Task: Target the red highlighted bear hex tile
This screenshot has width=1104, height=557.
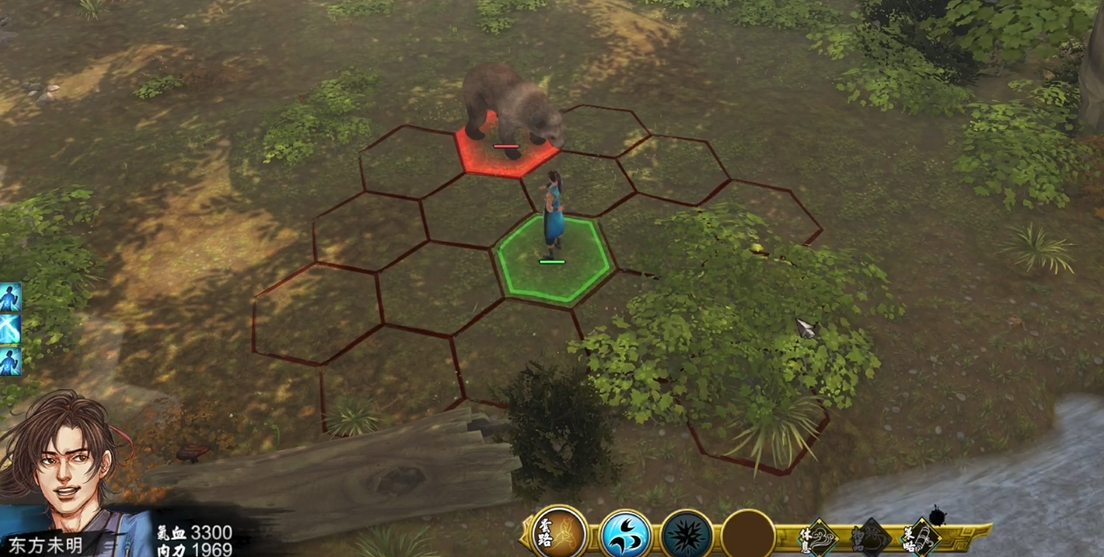Action: (505, 152)
